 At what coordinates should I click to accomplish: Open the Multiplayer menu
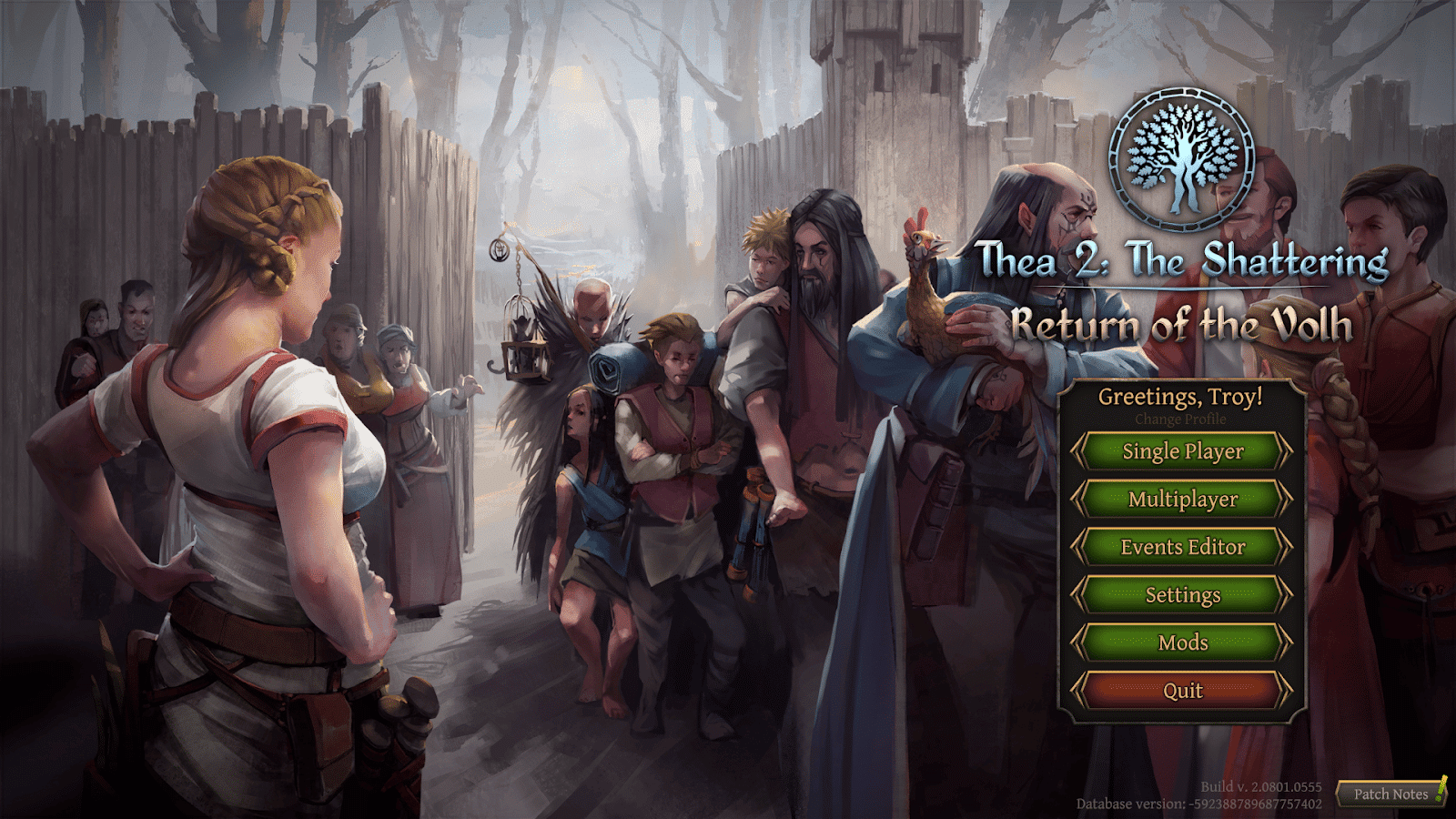(x=1182, y=500)
